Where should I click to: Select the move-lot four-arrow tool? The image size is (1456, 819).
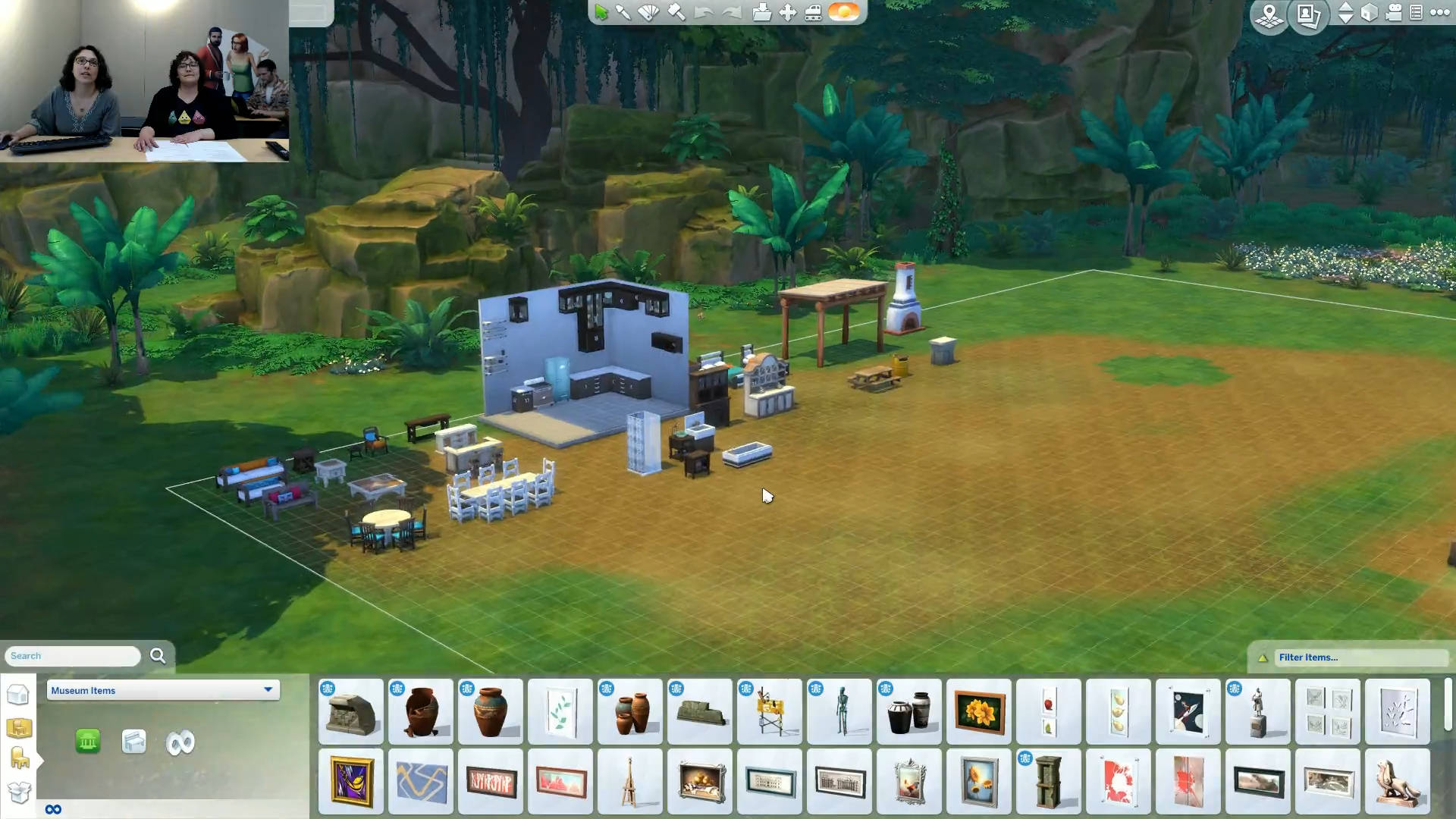tap(788, 12)
